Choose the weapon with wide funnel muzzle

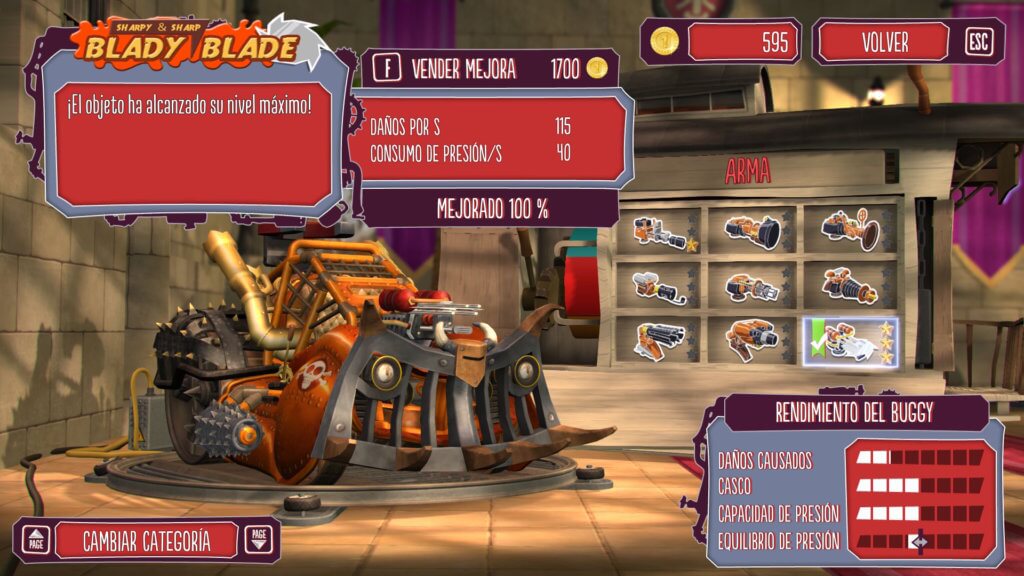pyautogui.click(x=752, y=231)
